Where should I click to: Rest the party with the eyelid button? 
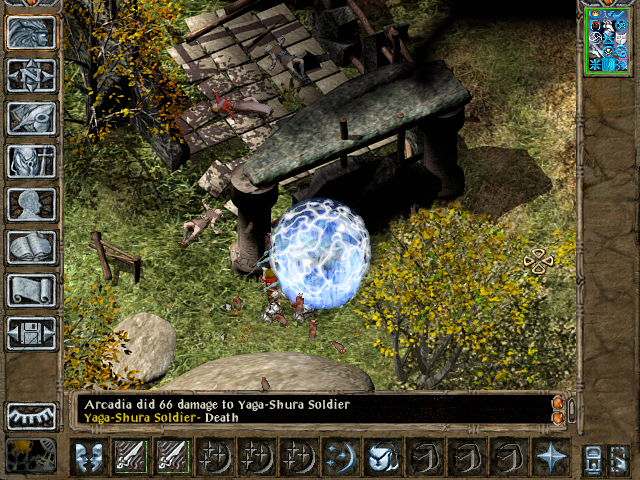tap(31, 416)
